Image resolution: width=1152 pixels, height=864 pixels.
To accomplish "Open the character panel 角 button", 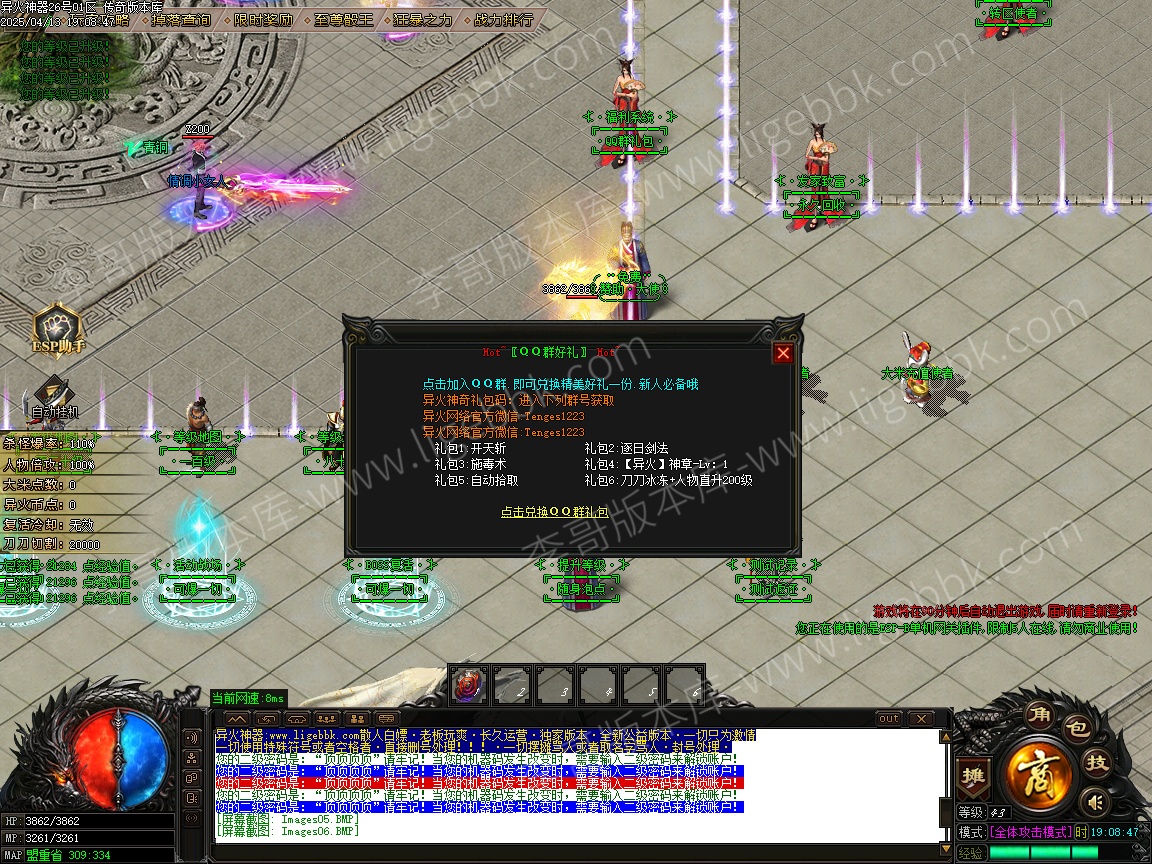I will point(1038,715).
